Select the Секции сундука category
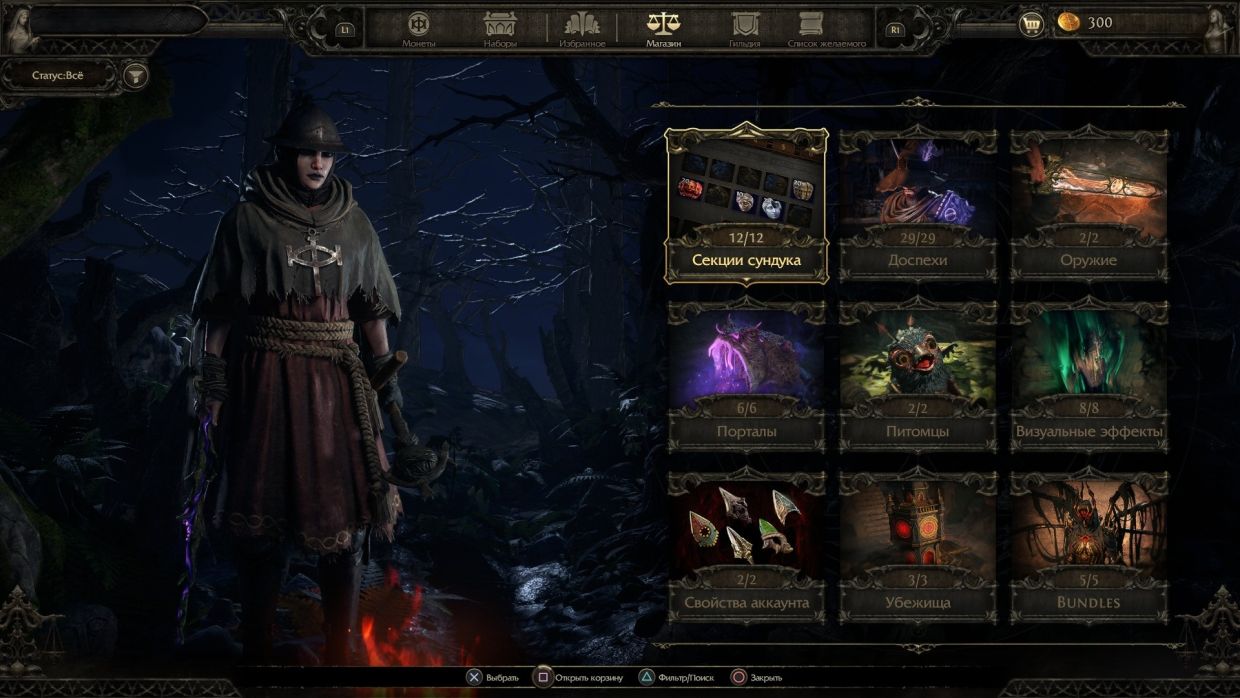This screenshot has height=698, width=1240. (746, 204)
